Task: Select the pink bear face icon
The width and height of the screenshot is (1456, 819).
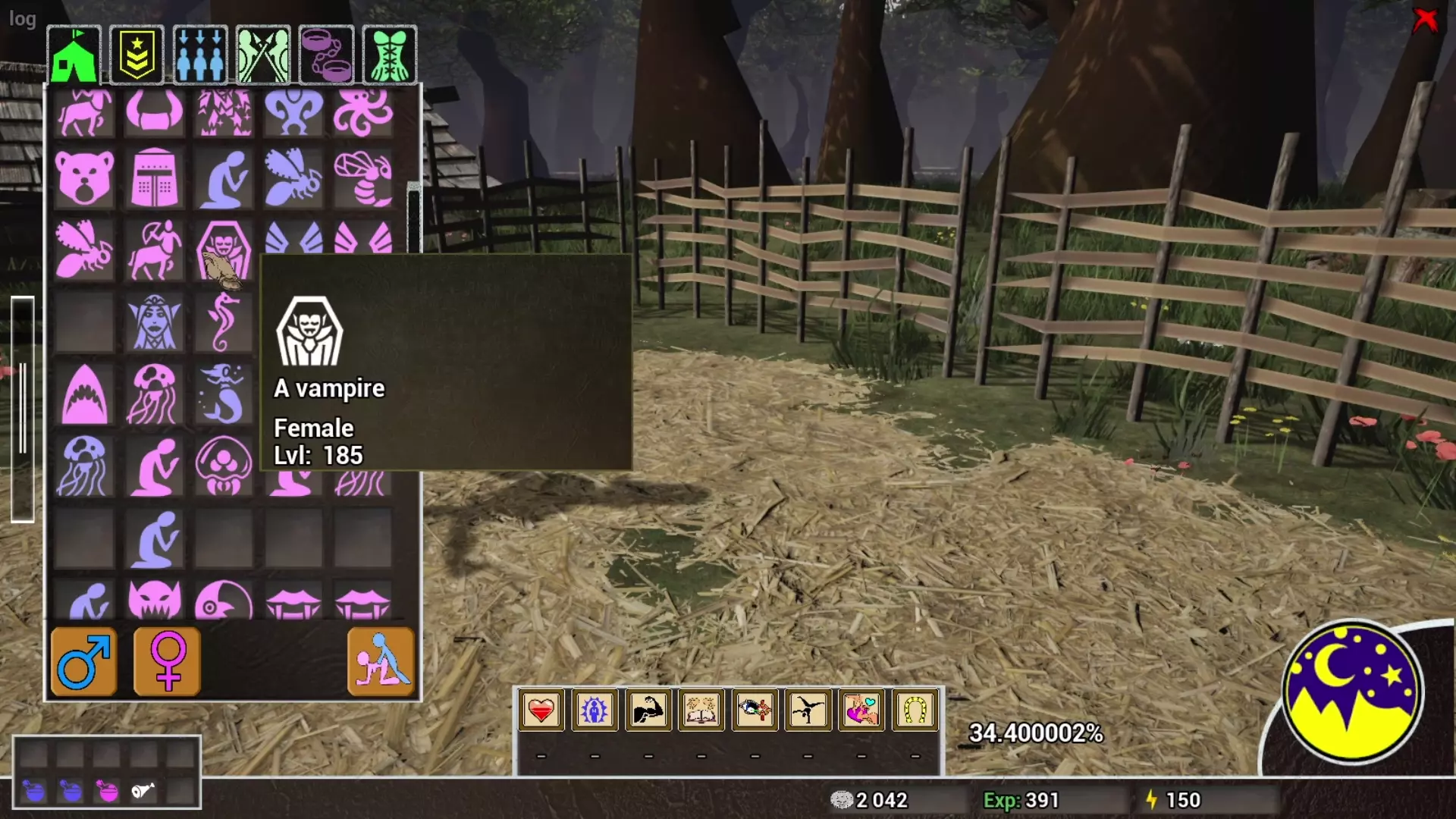Action: (84, 179)
